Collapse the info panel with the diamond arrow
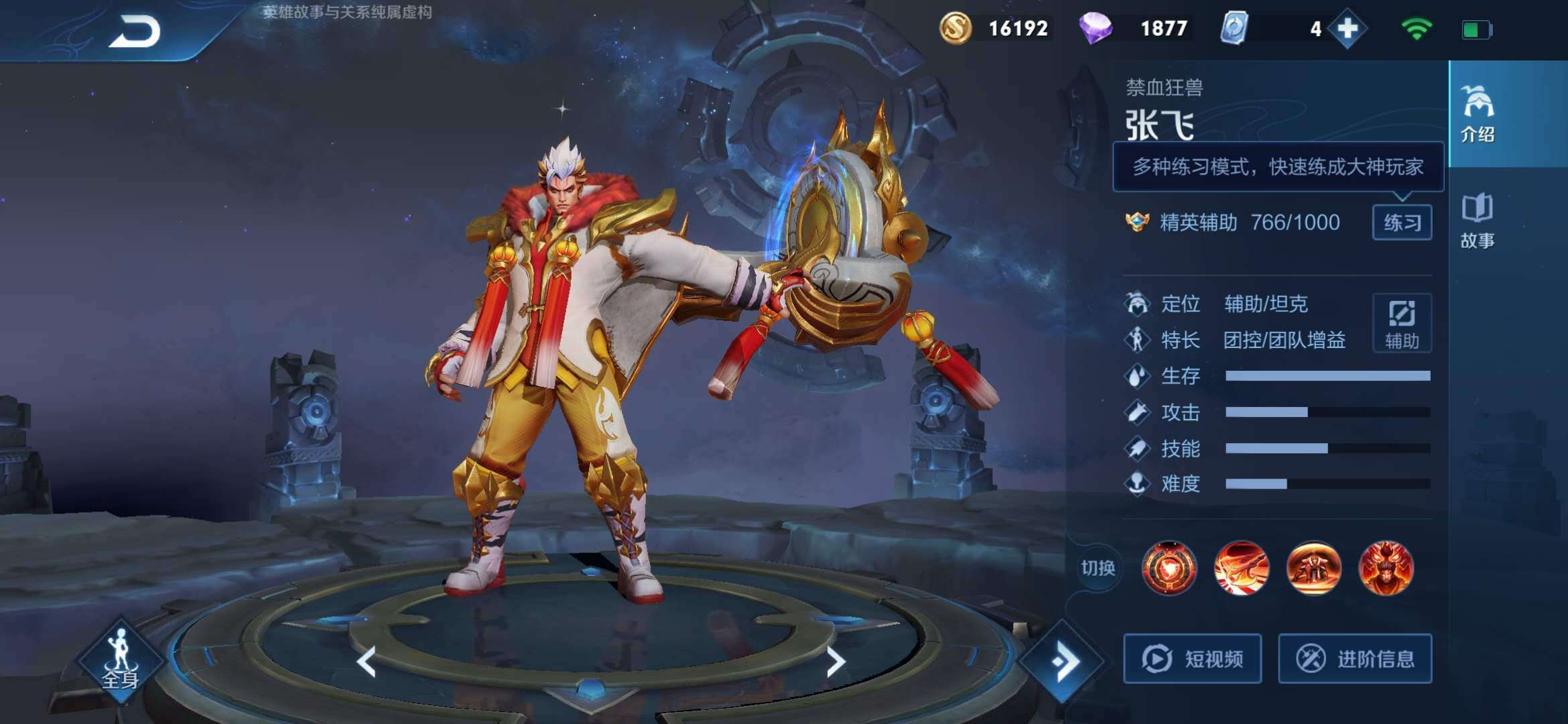1568x724 pixels. tap(1063, 662)
